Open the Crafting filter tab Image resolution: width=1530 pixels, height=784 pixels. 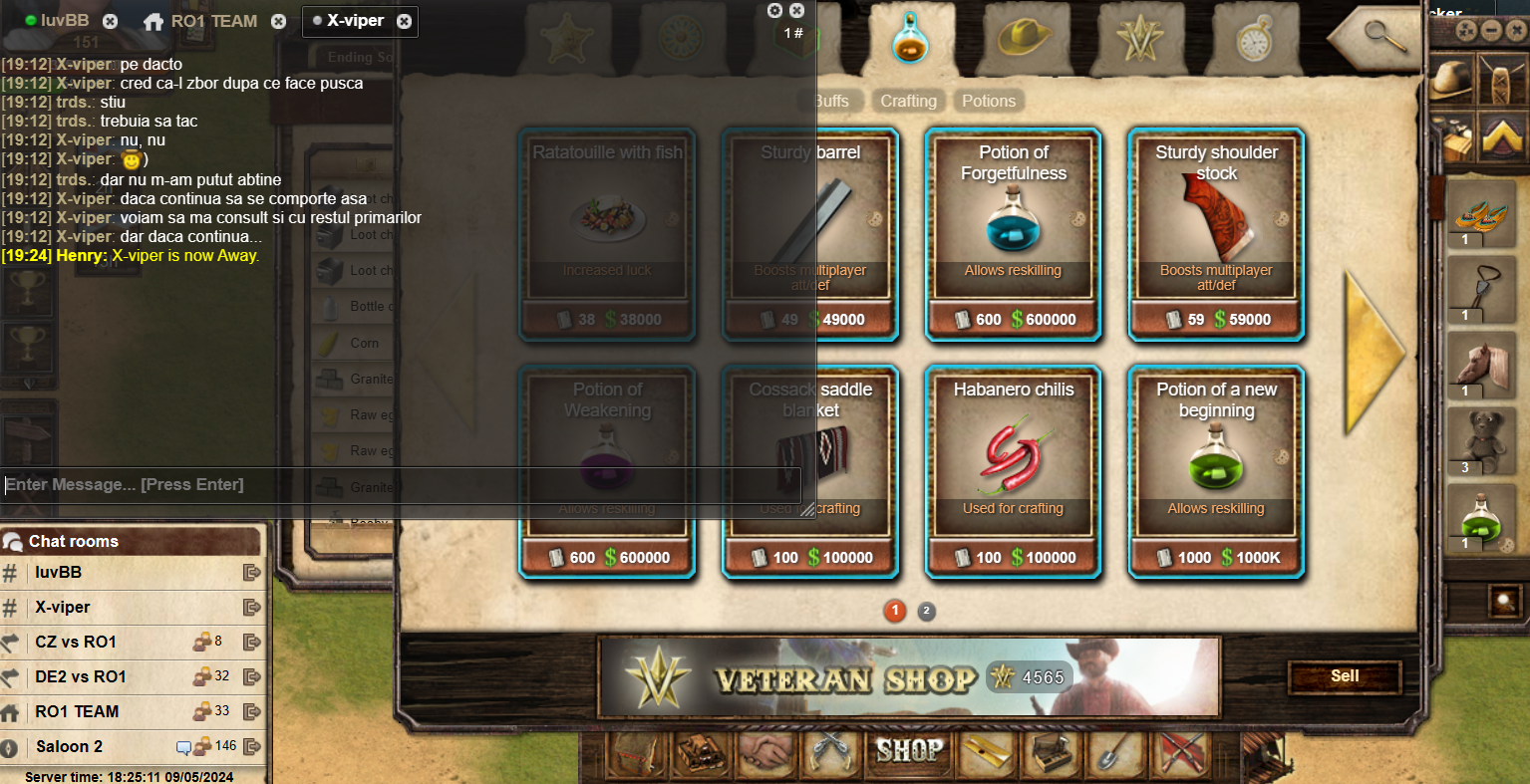(x=908, y=101)
